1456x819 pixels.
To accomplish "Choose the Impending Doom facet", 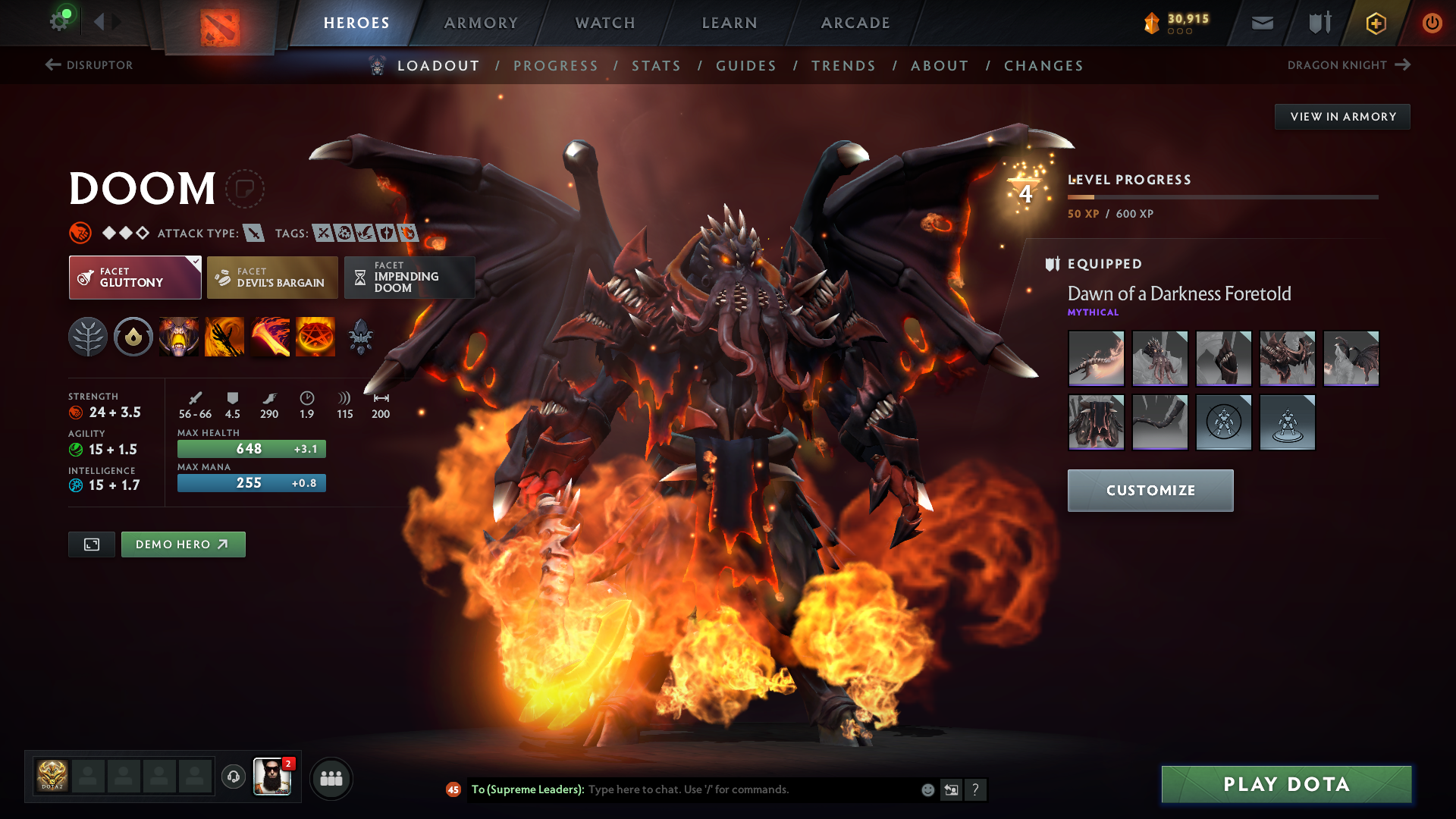I will point(409,278).
